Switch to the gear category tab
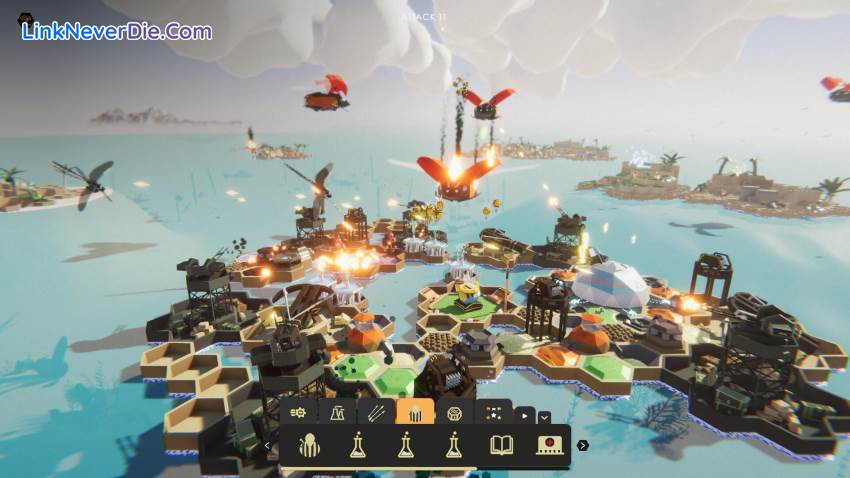 [298, 412]
